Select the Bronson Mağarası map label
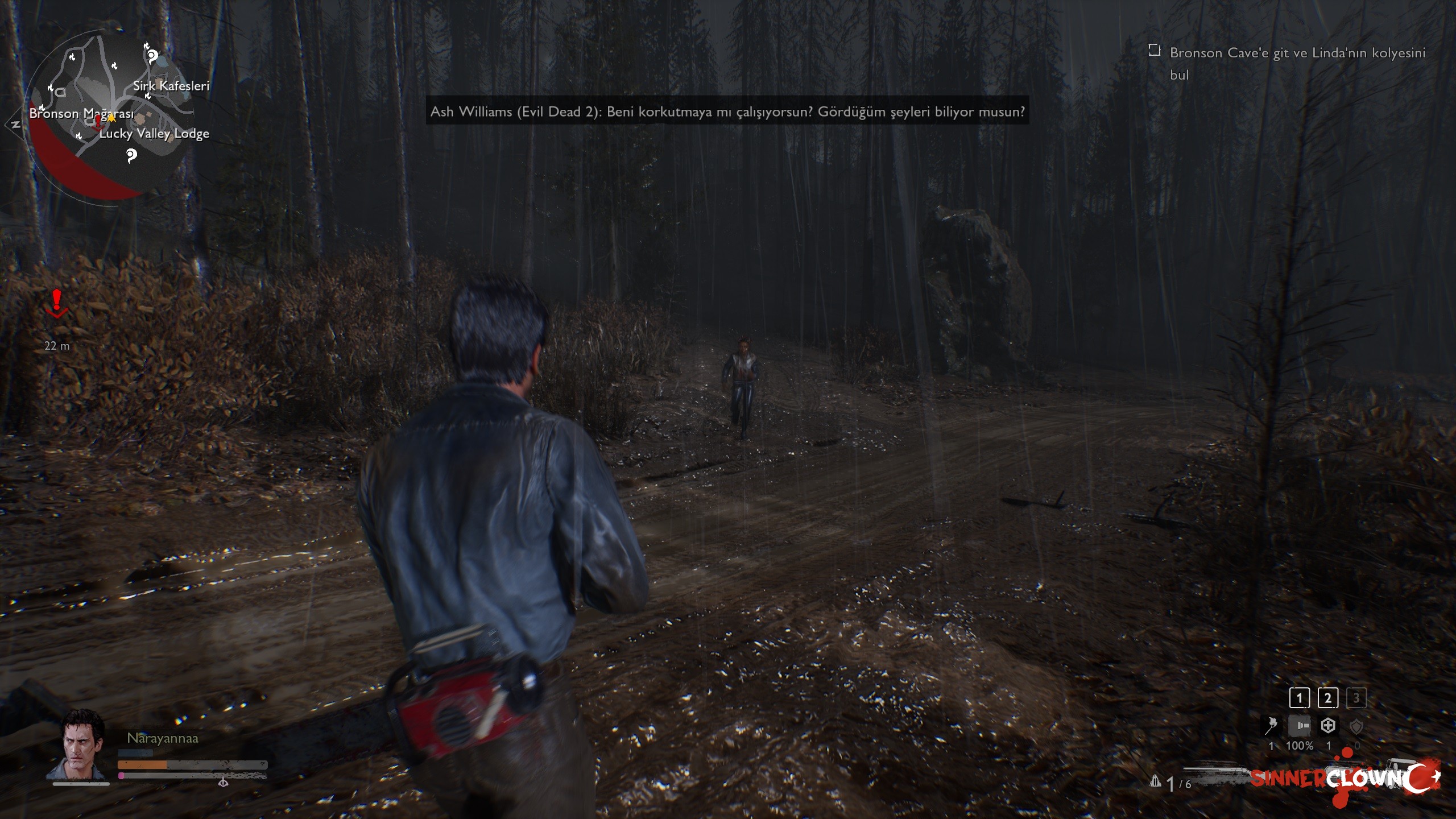 click(81, 113)
